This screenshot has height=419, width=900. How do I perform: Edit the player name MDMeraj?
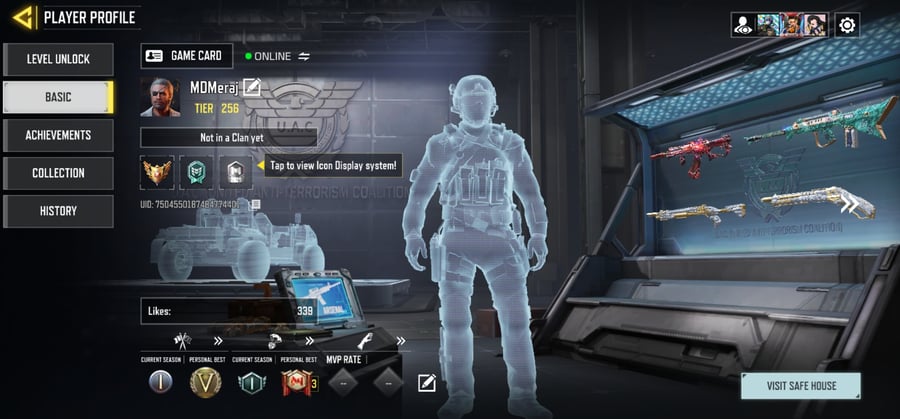(252, 88)
